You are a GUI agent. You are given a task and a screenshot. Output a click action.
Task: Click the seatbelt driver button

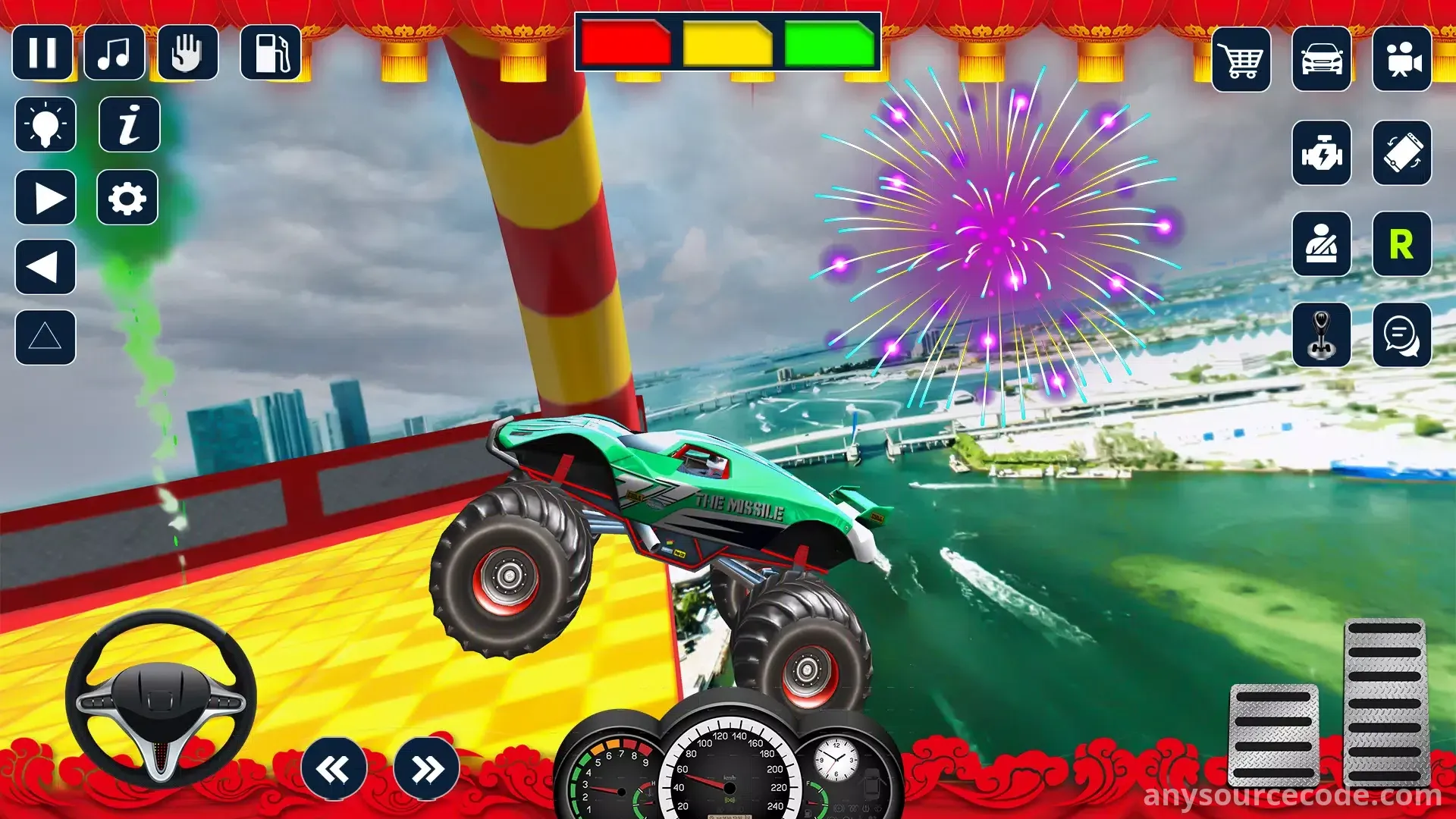pyautogui.click(x=1322, y=244)
